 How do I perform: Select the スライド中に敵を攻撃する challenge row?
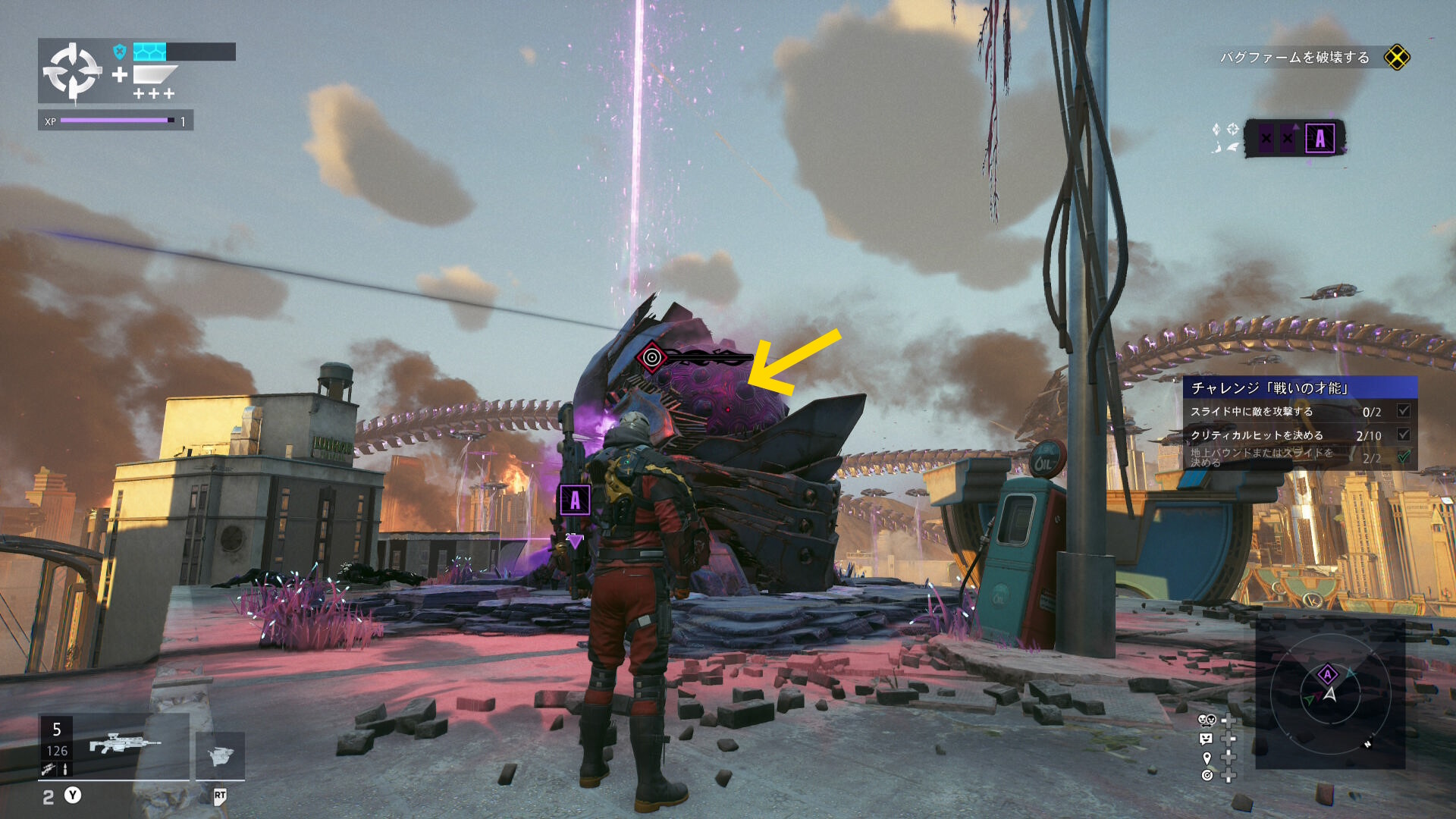(x=1299, y=412)
